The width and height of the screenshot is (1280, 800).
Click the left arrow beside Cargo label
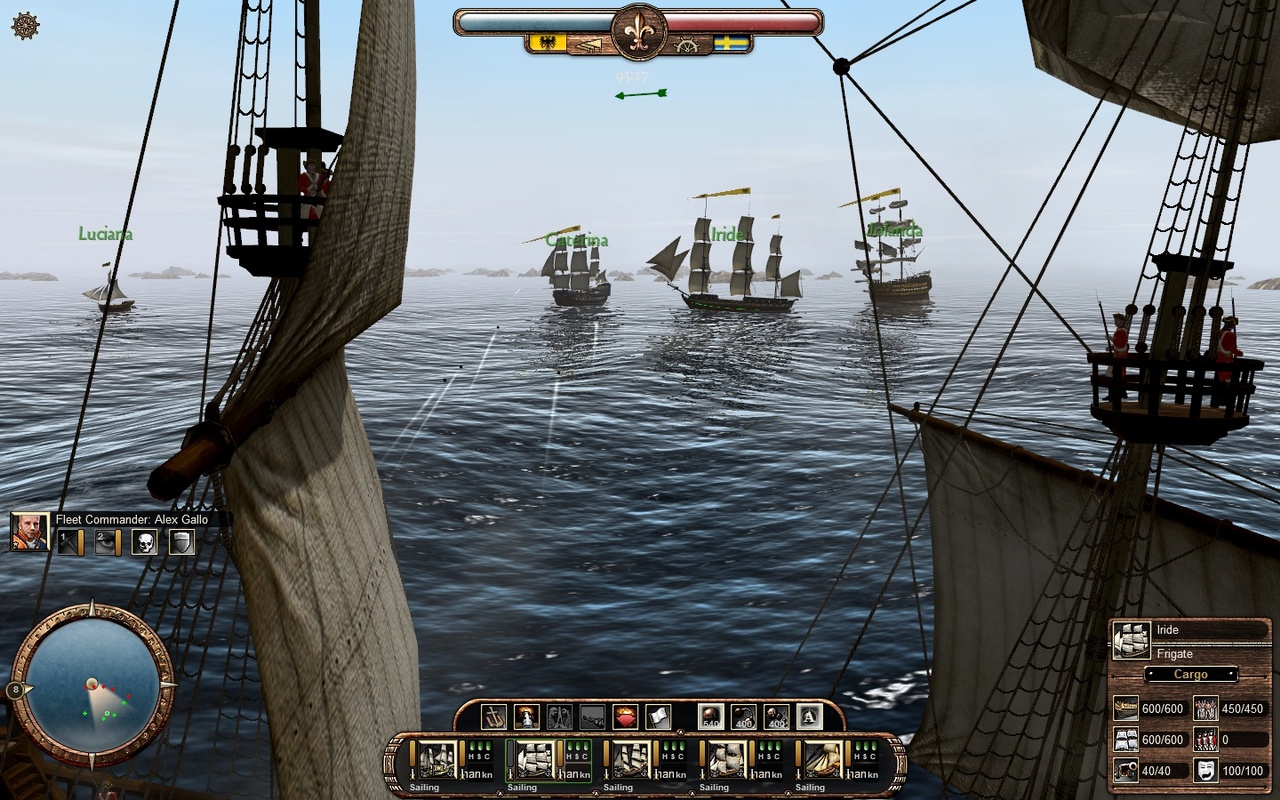(x=1150, y=674)
